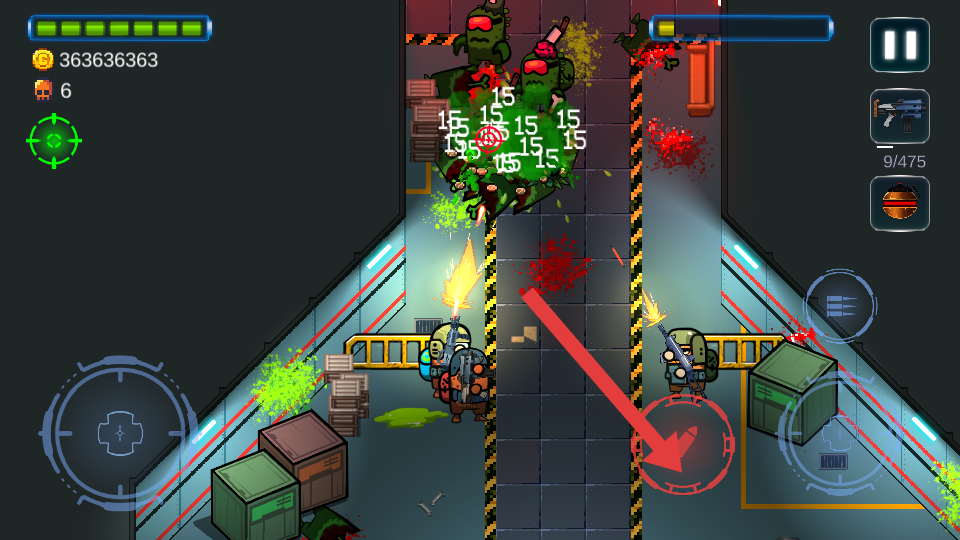Viewport: 960px width, 540px height.
Task: Pause the game
Action: pyautogui.click(x=899, y=45)
